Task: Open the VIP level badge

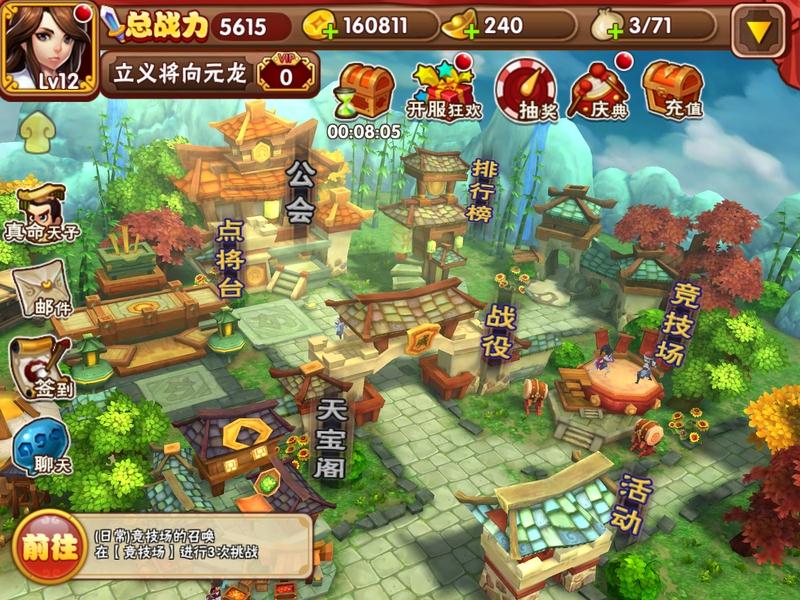Action: point(285,74)
